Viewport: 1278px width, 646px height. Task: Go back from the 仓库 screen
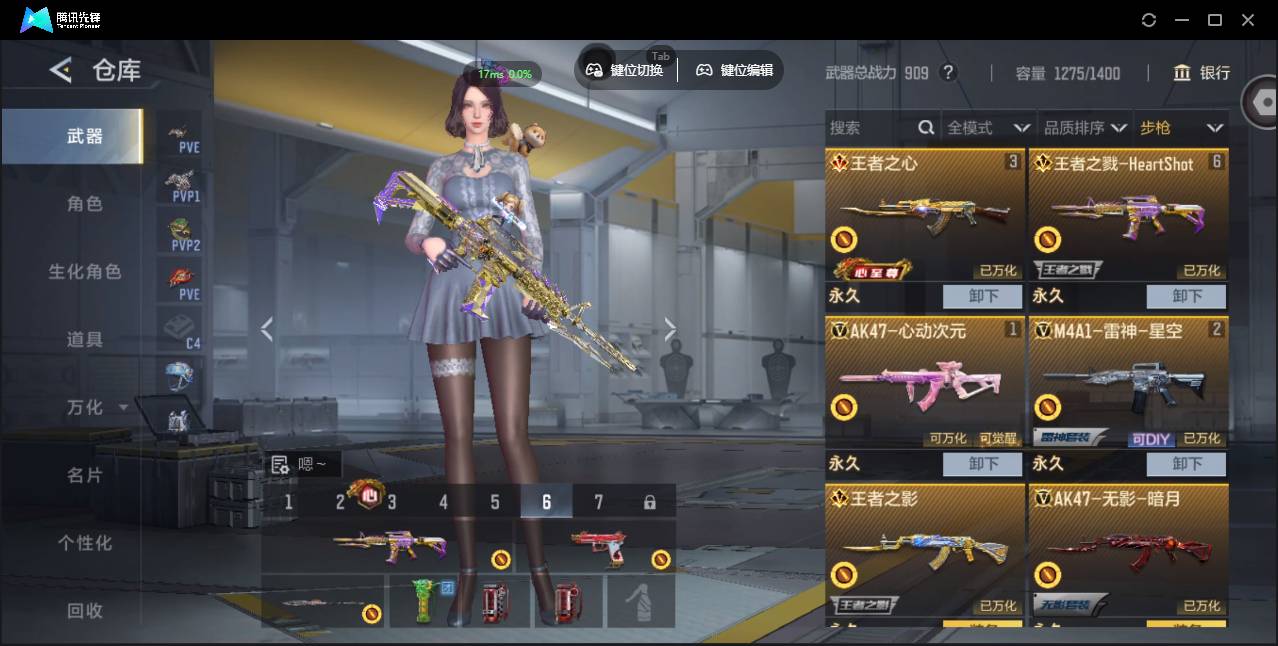(x=61, y=70)
